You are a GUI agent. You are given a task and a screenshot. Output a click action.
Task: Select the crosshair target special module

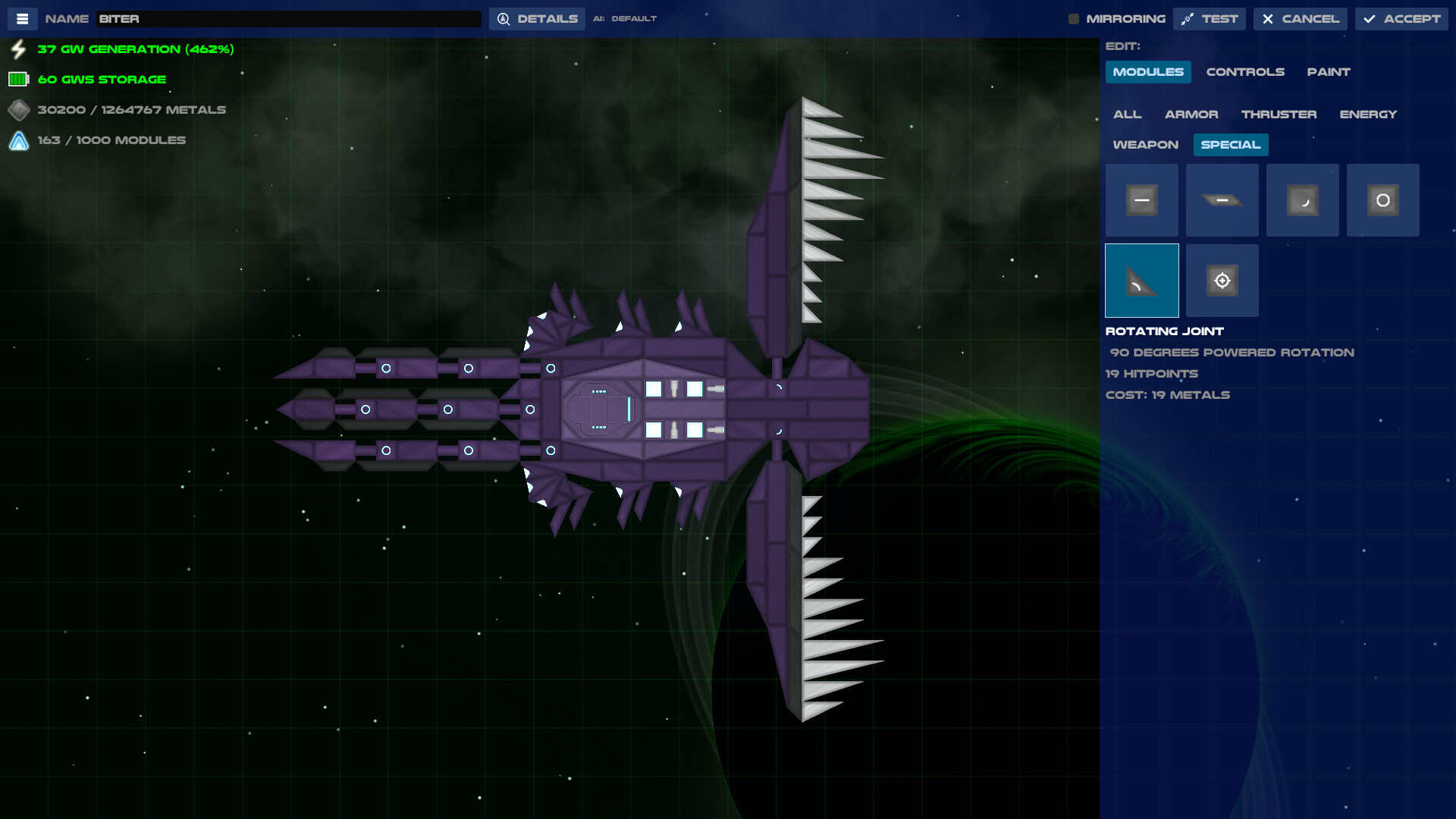[1222, 280]
